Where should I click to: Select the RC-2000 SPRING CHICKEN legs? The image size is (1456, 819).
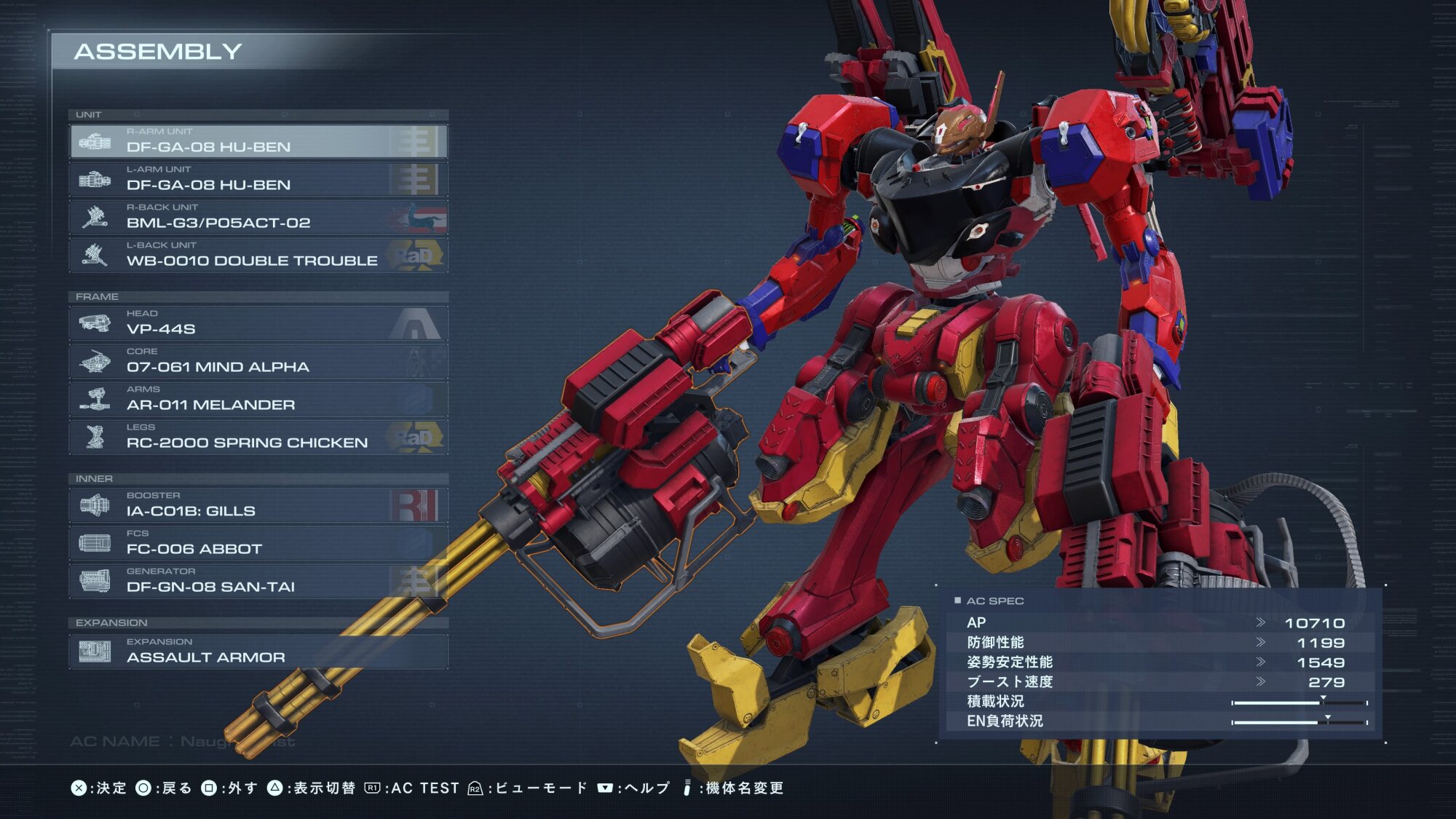click(x=258, y=437)
